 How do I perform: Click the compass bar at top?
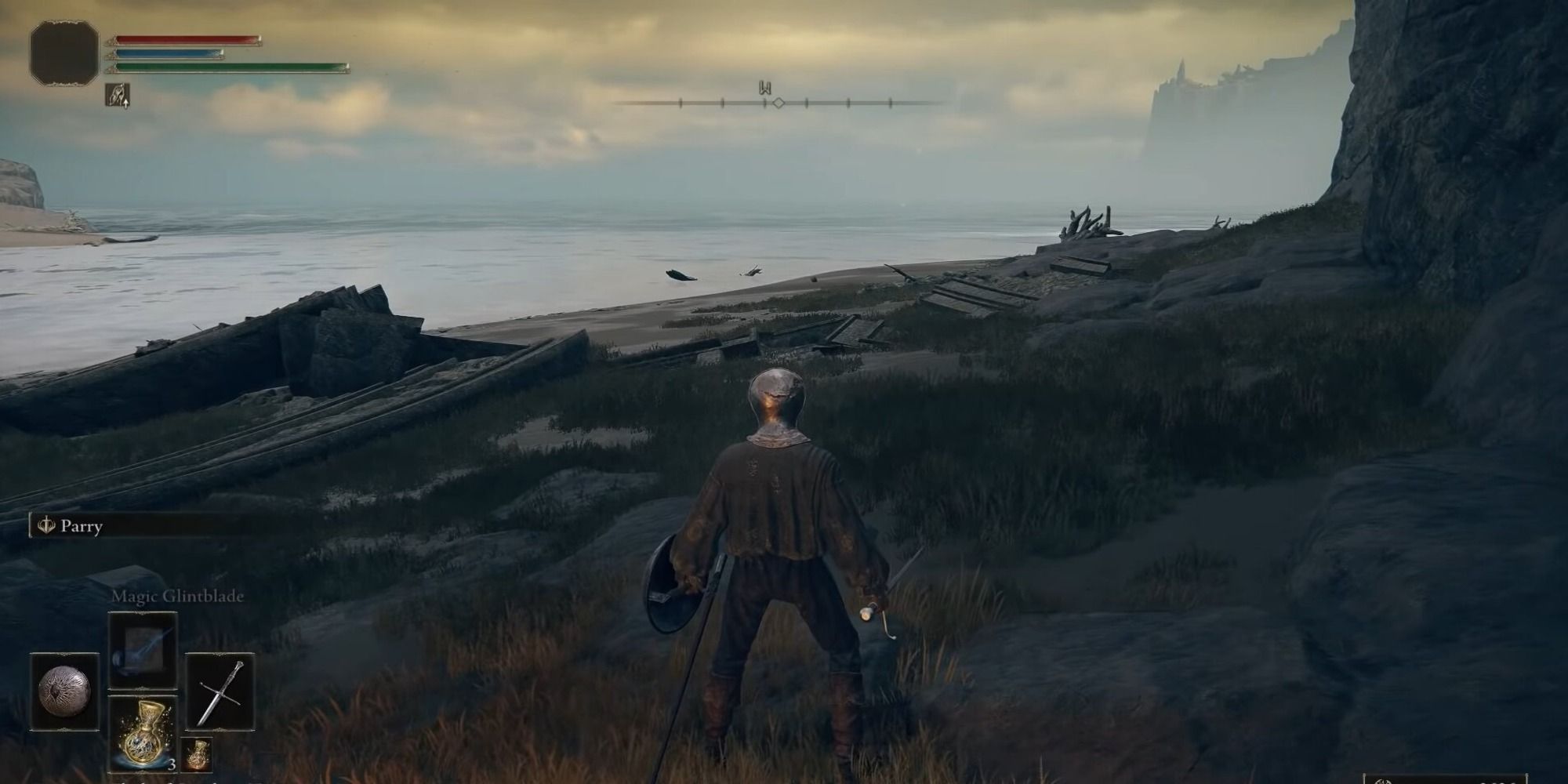[776, 102]
